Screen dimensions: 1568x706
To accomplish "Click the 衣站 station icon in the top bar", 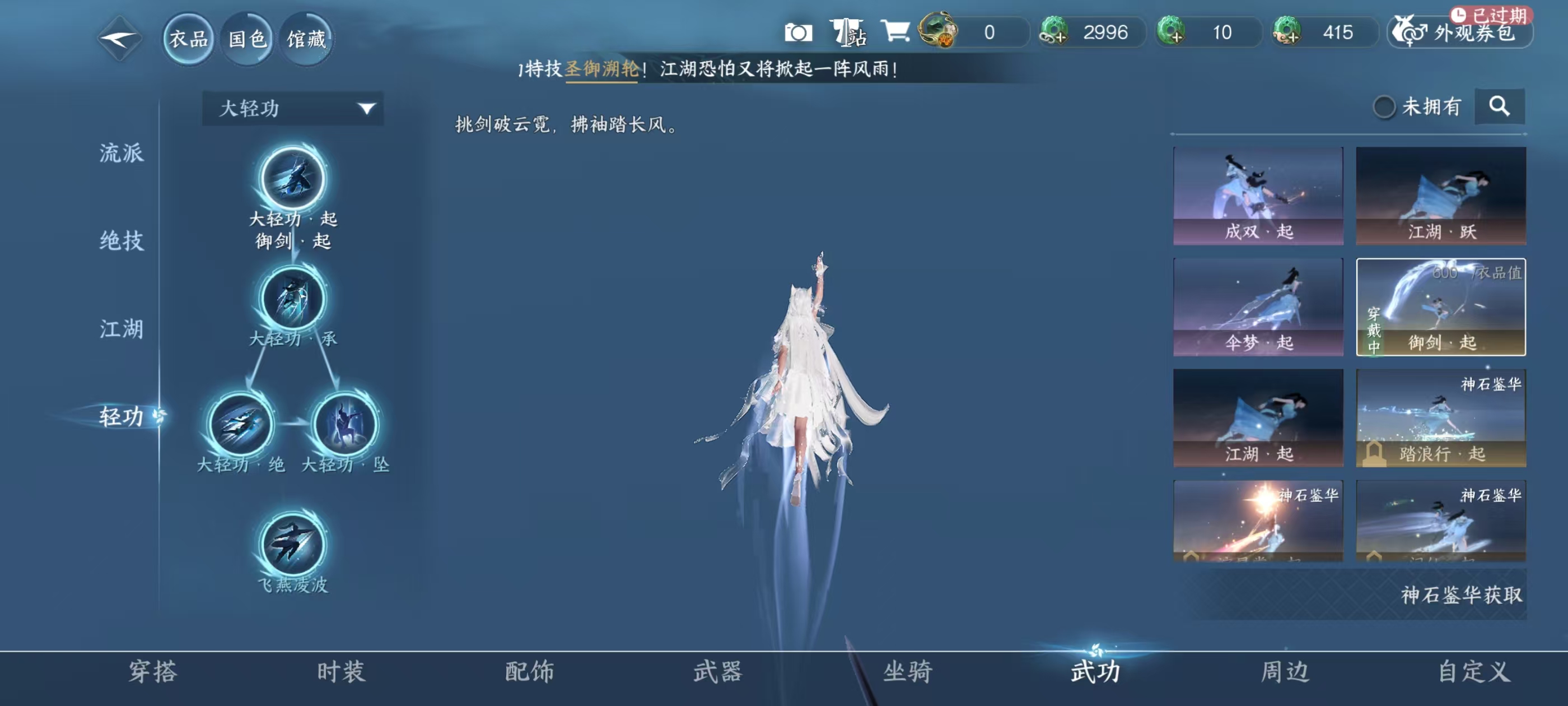I will (x=848, y=34).
